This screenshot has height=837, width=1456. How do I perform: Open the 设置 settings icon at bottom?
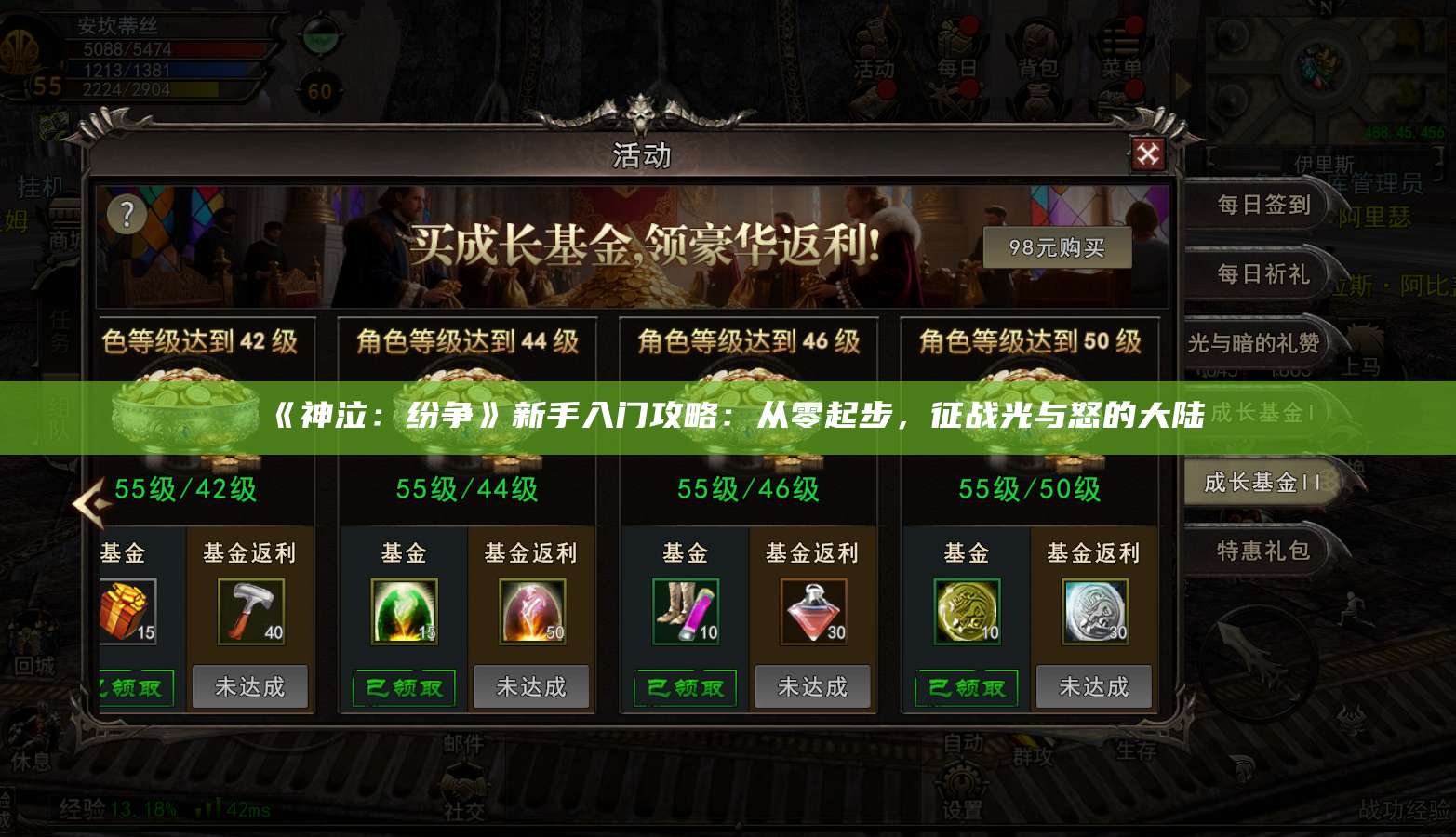coord(964,795)
